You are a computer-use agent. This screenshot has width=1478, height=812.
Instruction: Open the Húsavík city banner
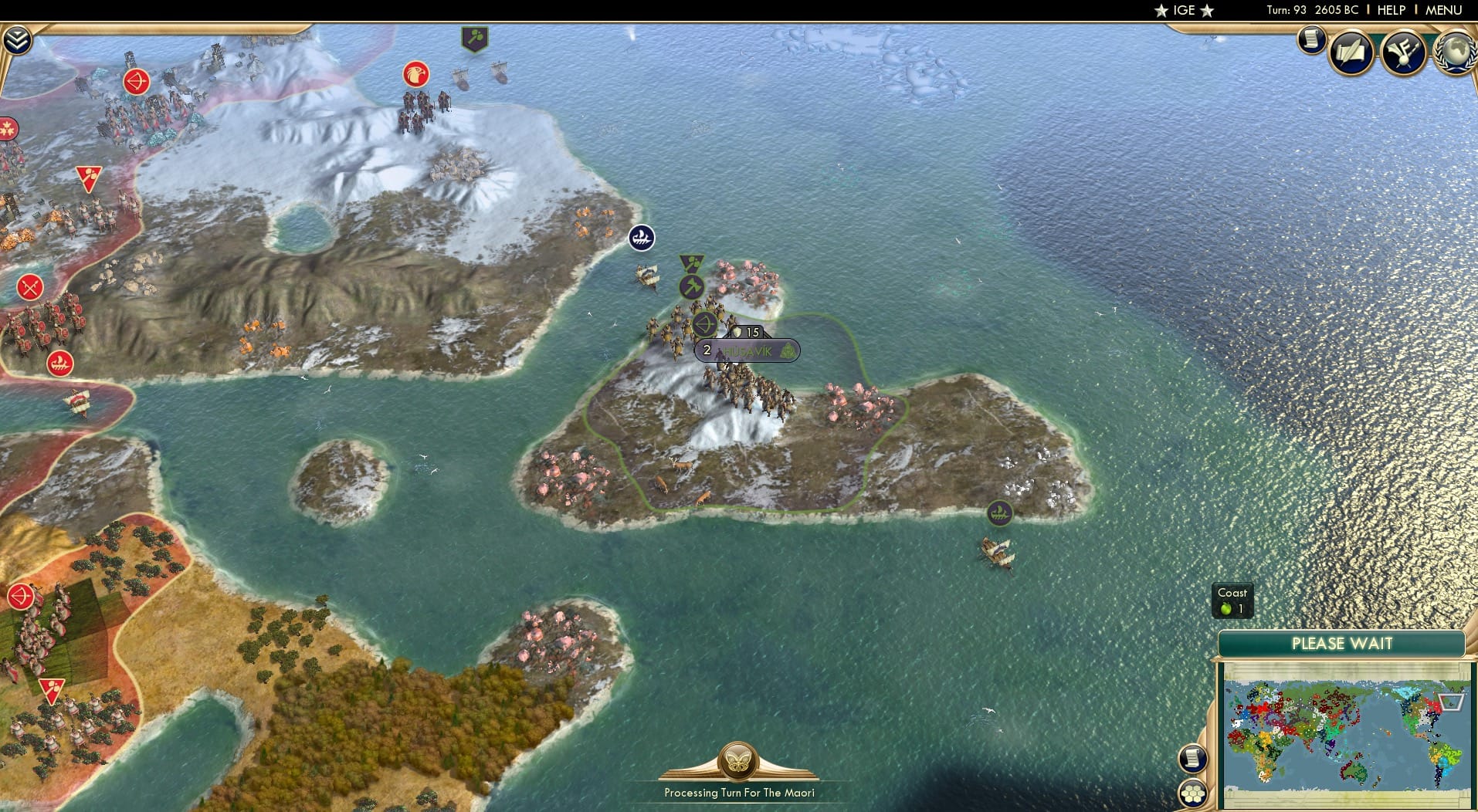(x=747, y=350)
